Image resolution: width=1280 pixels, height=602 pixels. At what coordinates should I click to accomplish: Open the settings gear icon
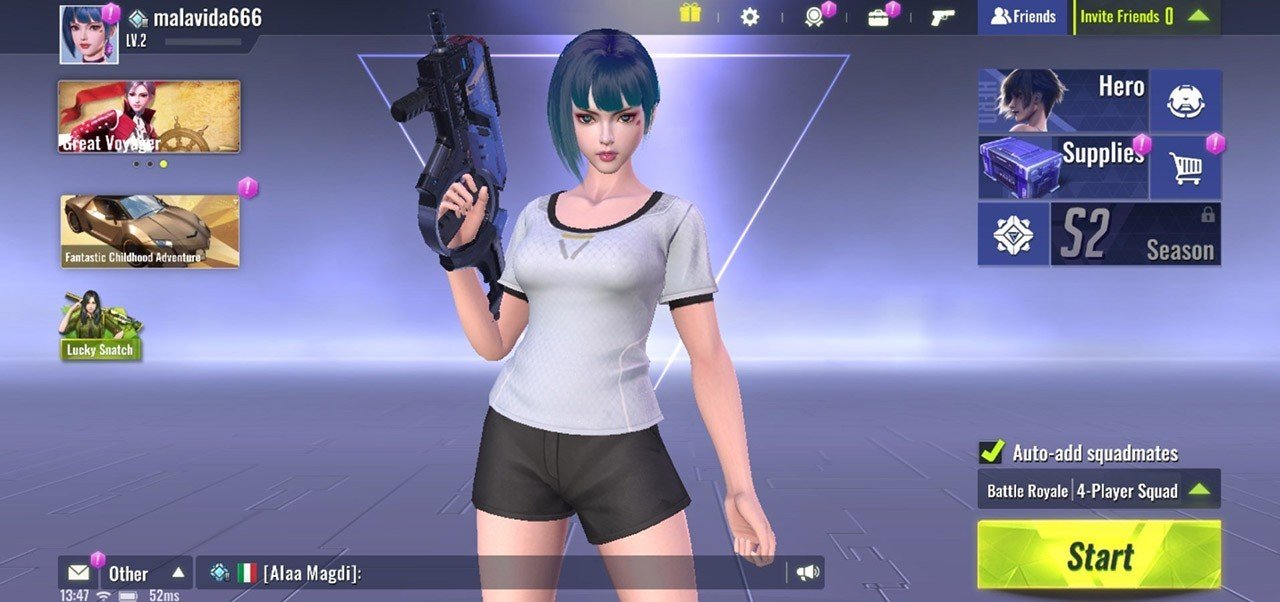[749, 17]
